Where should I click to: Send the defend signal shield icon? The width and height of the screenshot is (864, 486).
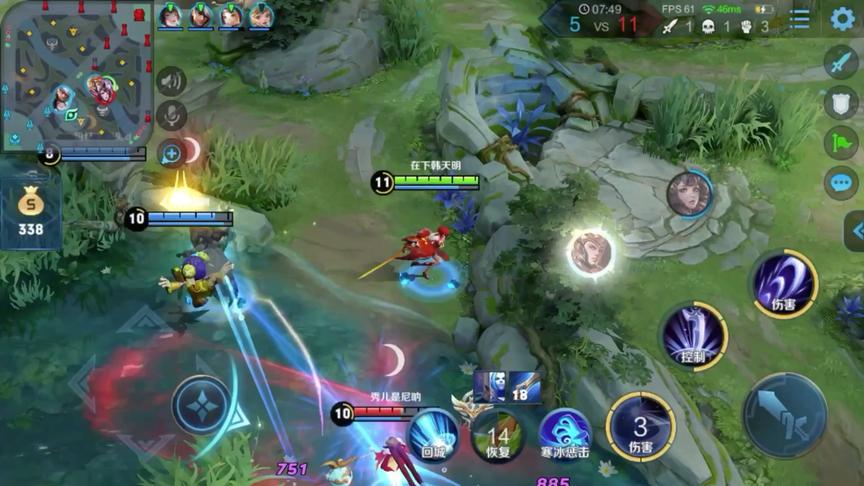(x=841, y=102)
